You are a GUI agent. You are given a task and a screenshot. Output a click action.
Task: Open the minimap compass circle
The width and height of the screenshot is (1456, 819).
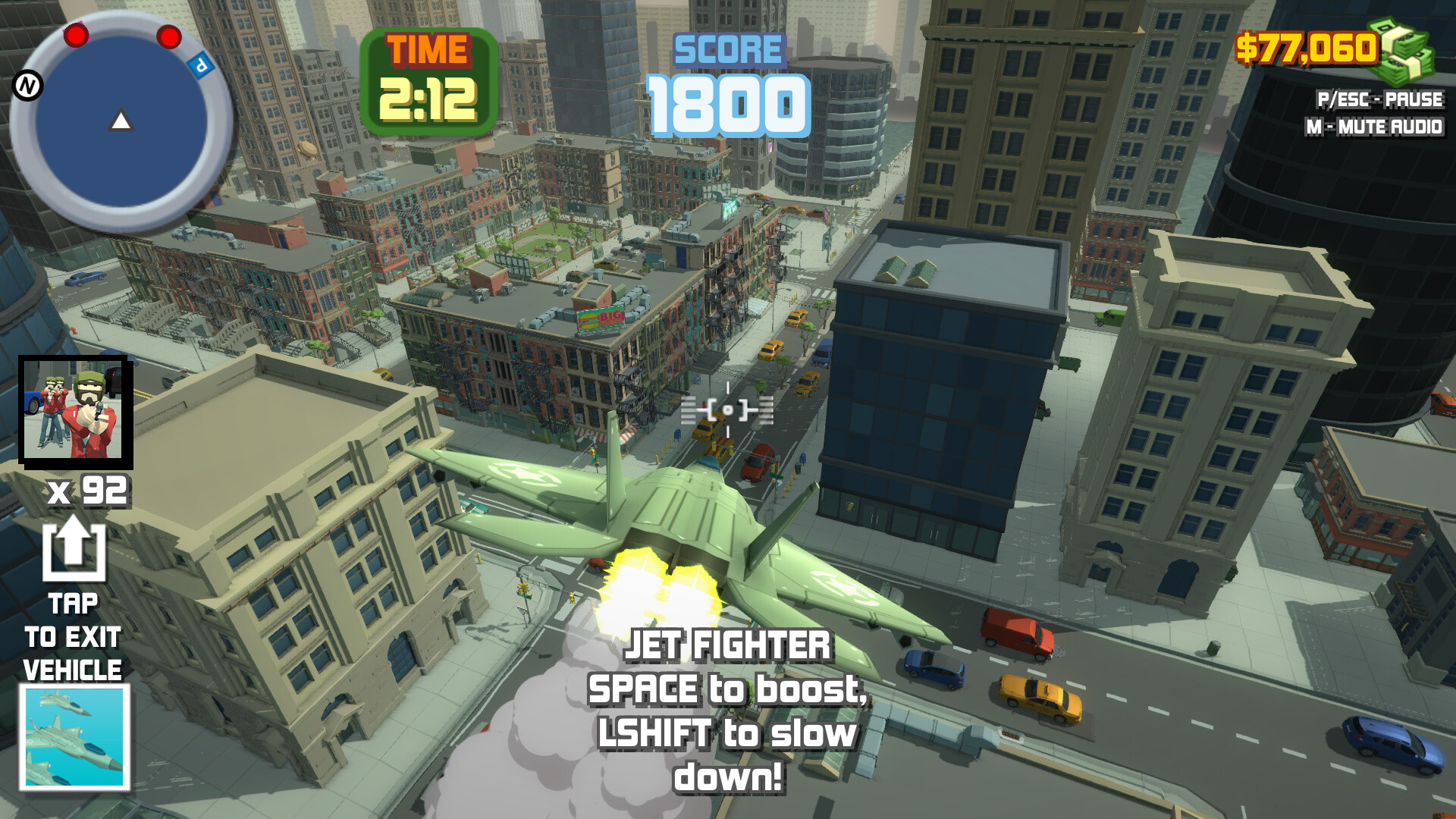120,121
